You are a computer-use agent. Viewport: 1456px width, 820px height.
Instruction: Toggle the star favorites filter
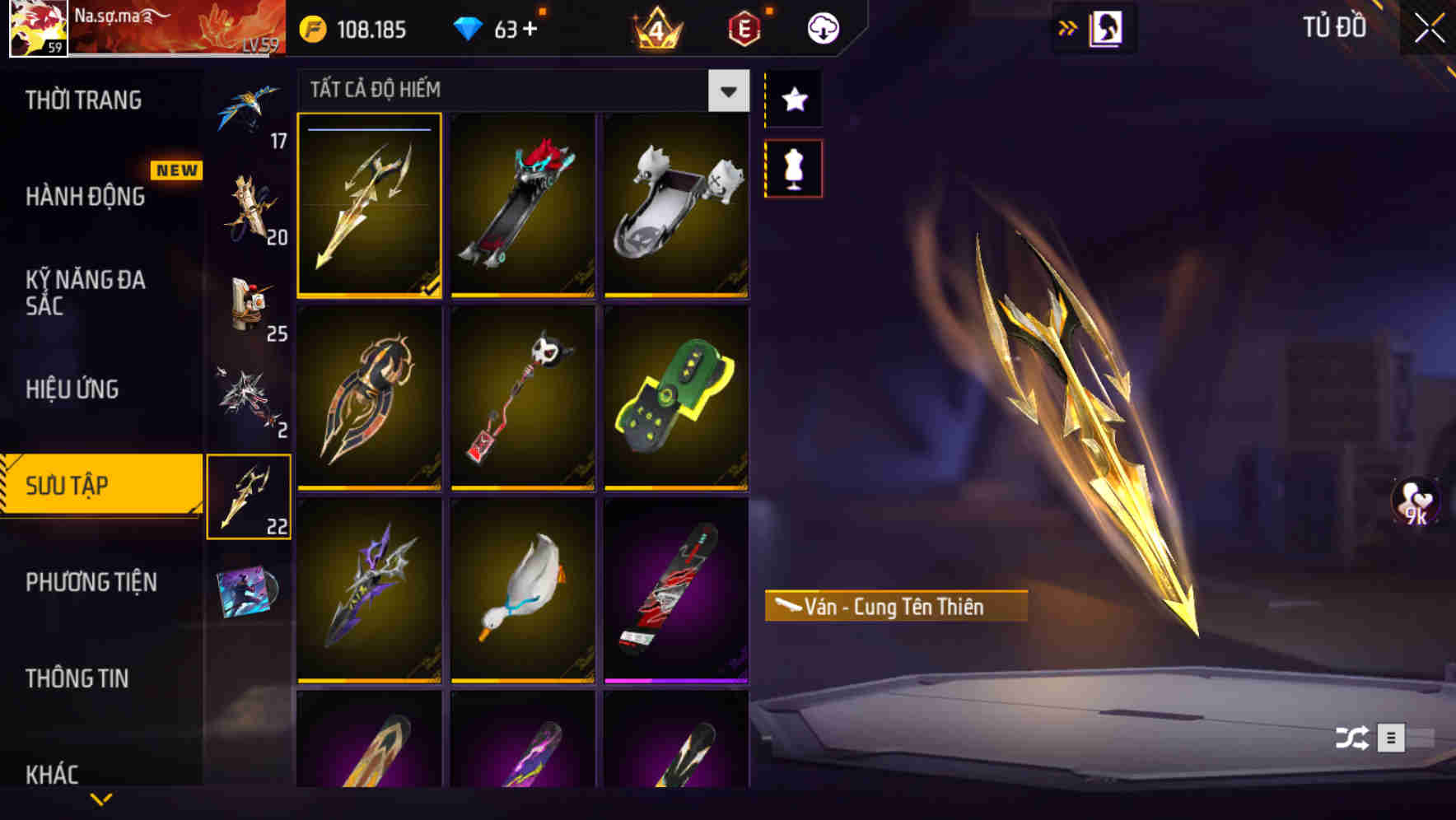[793, 100]
